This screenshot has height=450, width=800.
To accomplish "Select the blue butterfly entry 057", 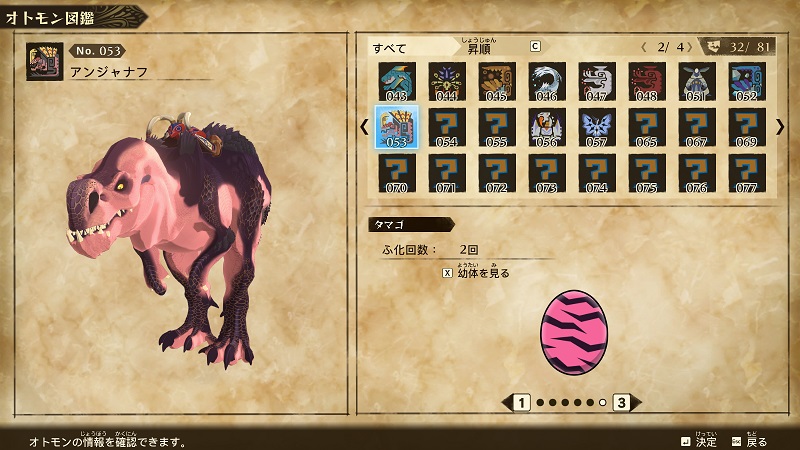I will (595, 127).
